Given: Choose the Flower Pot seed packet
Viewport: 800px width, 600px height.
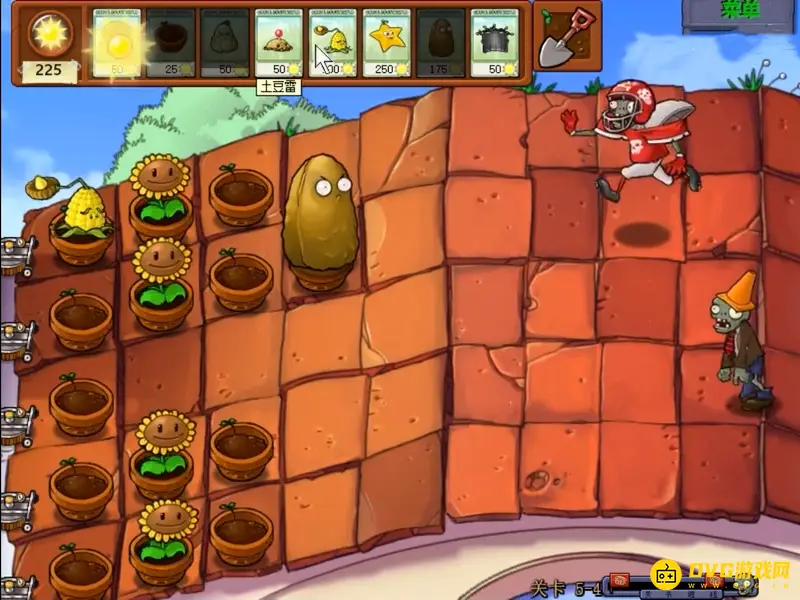Looking at the screenshot, I should tap(171, 43).
